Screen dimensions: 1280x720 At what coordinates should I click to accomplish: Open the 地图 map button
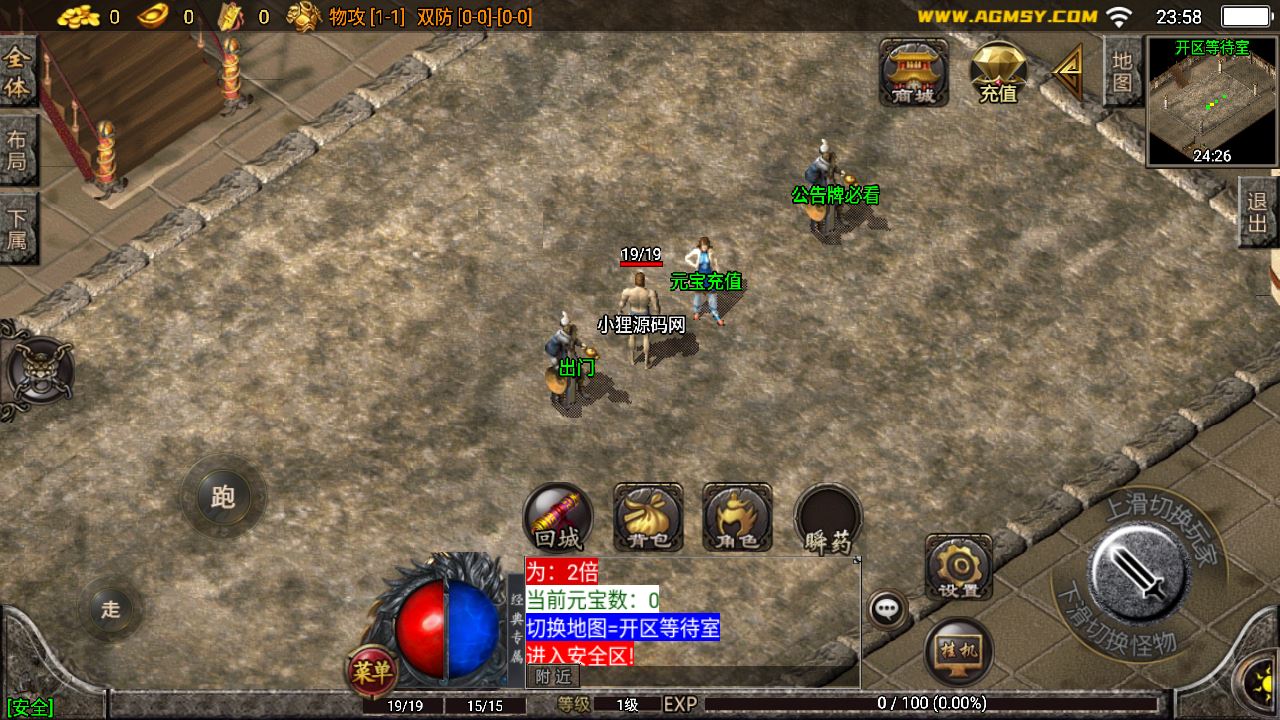coord(1123,71)
